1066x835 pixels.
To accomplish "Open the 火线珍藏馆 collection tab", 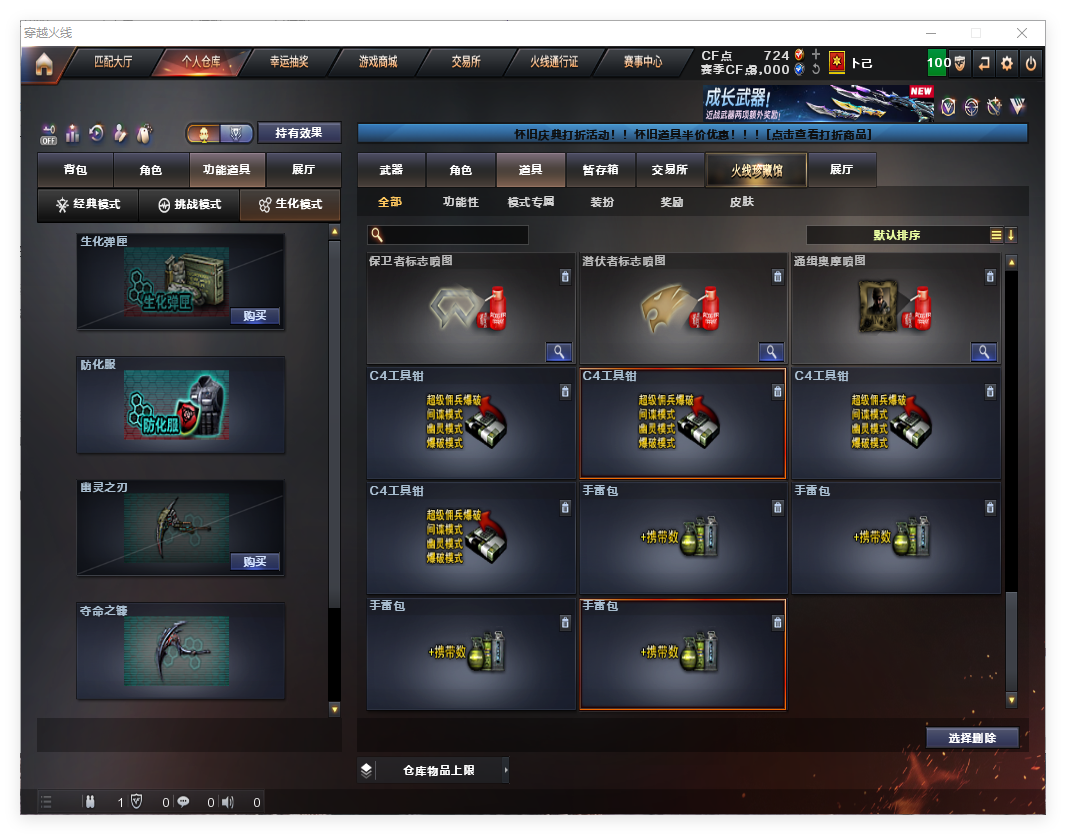I will [756, 170].
